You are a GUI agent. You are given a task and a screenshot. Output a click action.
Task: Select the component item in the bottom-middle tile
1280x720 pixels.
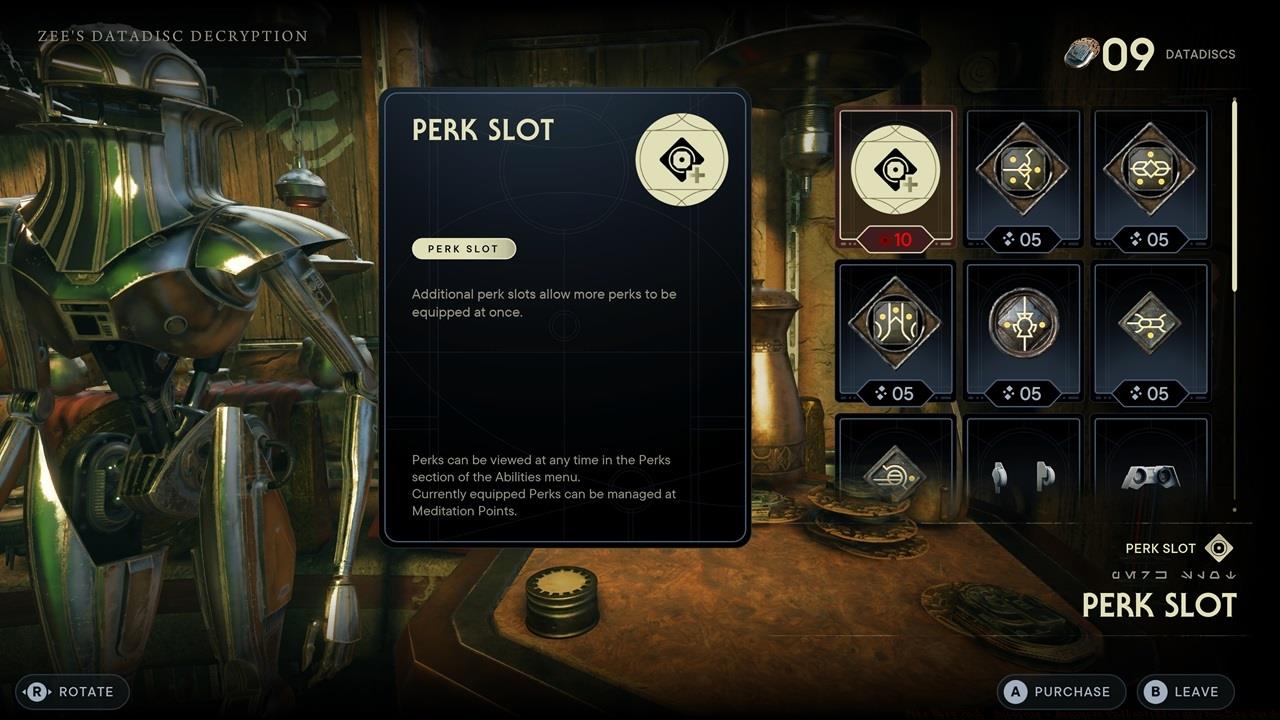coord(1023,470)
